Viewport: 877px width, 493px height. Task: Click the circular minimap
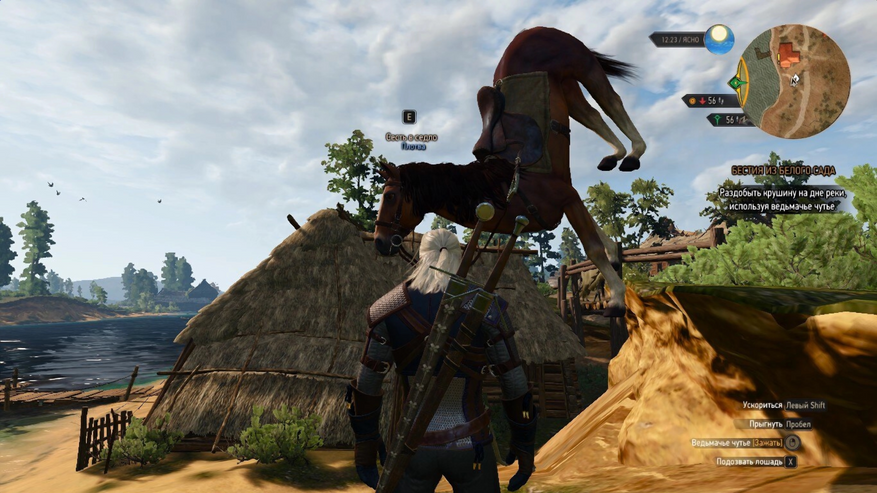797,81
